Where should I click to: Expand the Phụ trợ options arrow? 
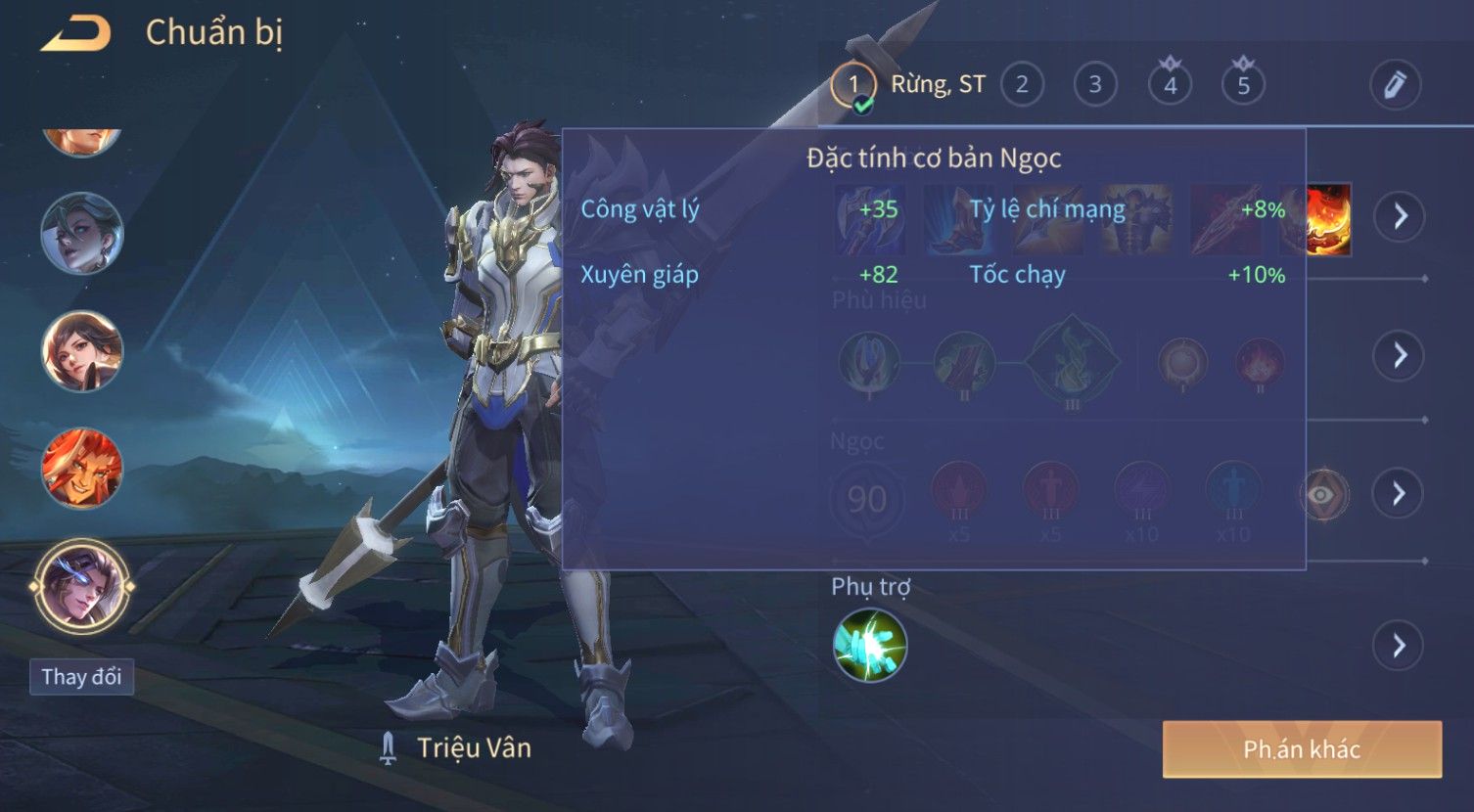tap(1397, 646)
